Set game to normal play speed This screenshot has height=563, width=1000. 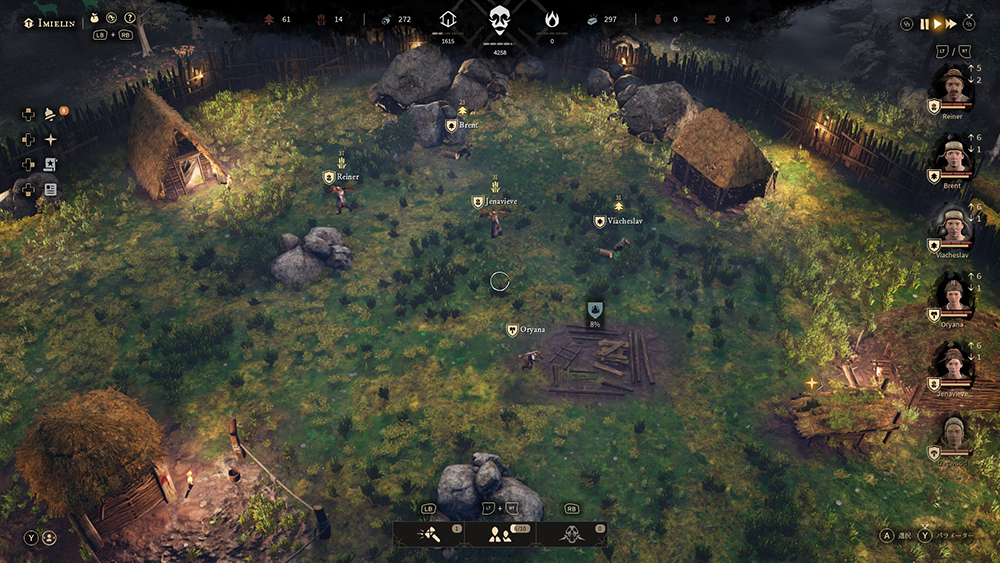(x=938, y=23)
